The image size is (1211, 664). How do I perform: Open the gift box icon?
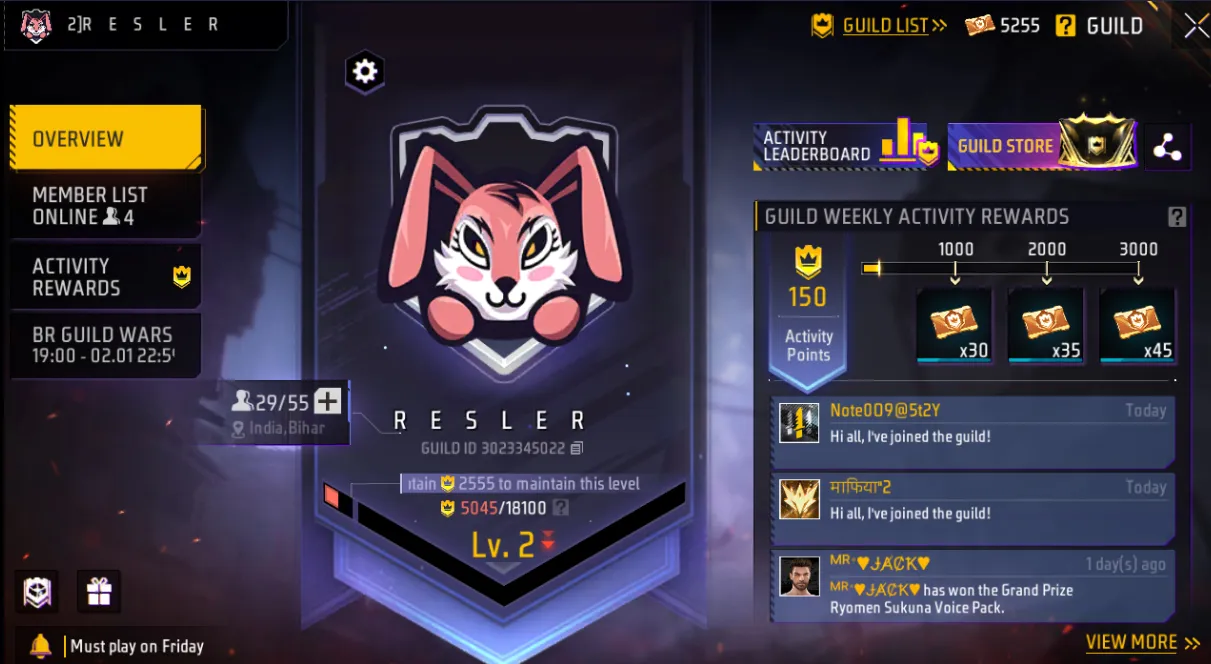coord(98,592)
